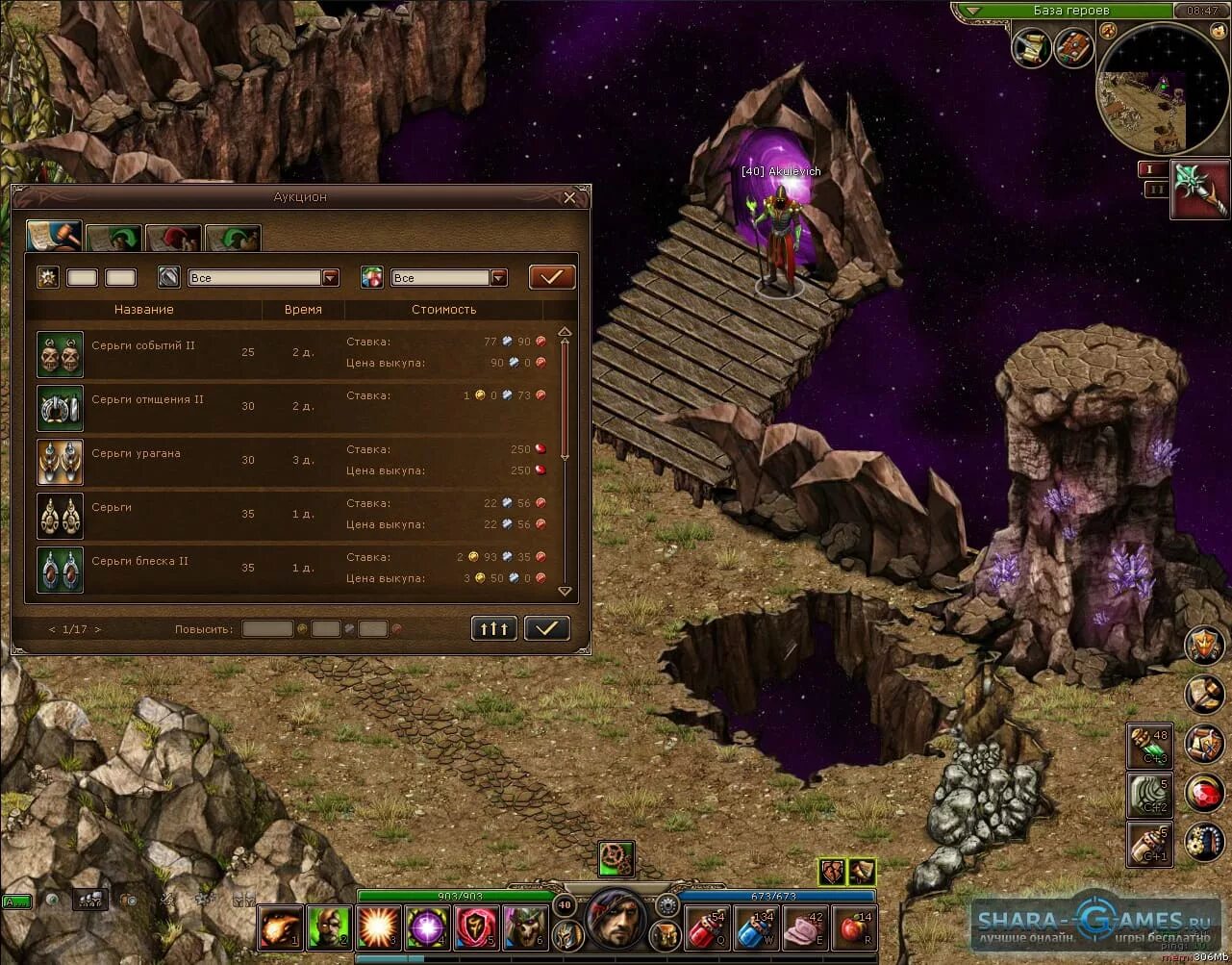Open the rarity dropdown beside the gems icon
1232x965 pixels.
pyautogui.click(x=498, y=278)
